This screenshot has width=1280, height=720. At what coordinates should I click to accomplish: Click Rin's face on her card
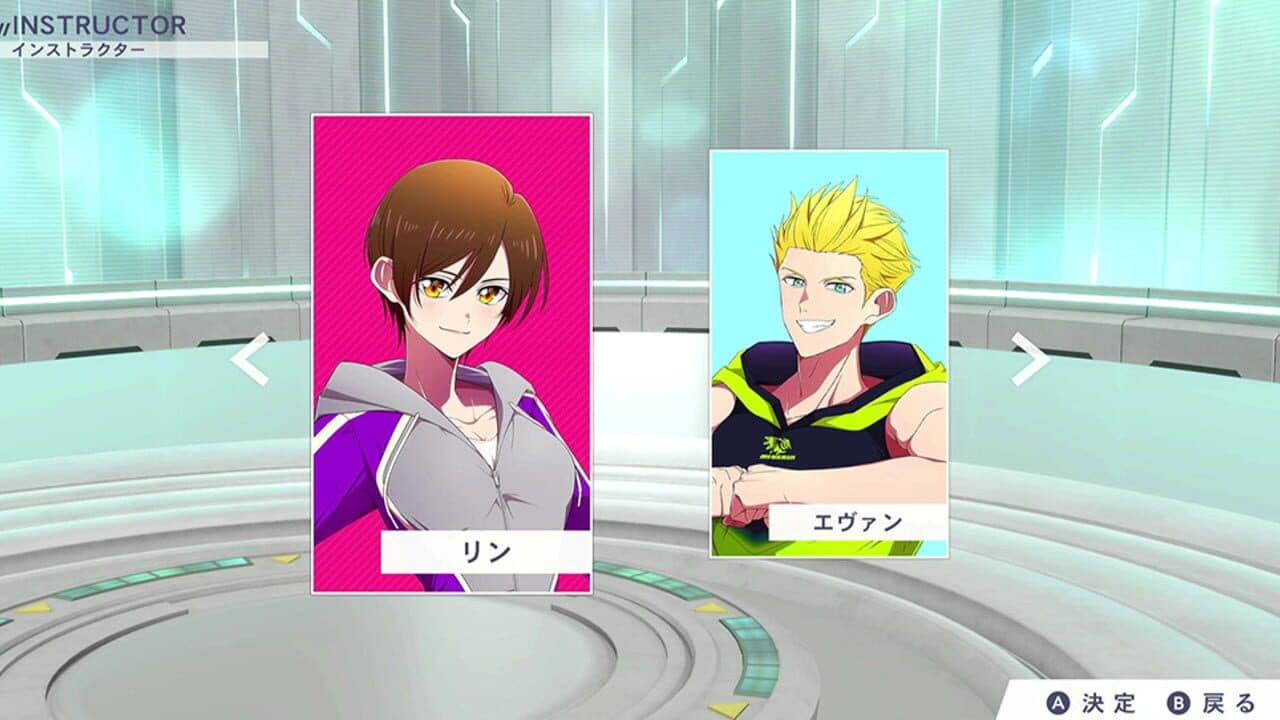coord(453,290)
